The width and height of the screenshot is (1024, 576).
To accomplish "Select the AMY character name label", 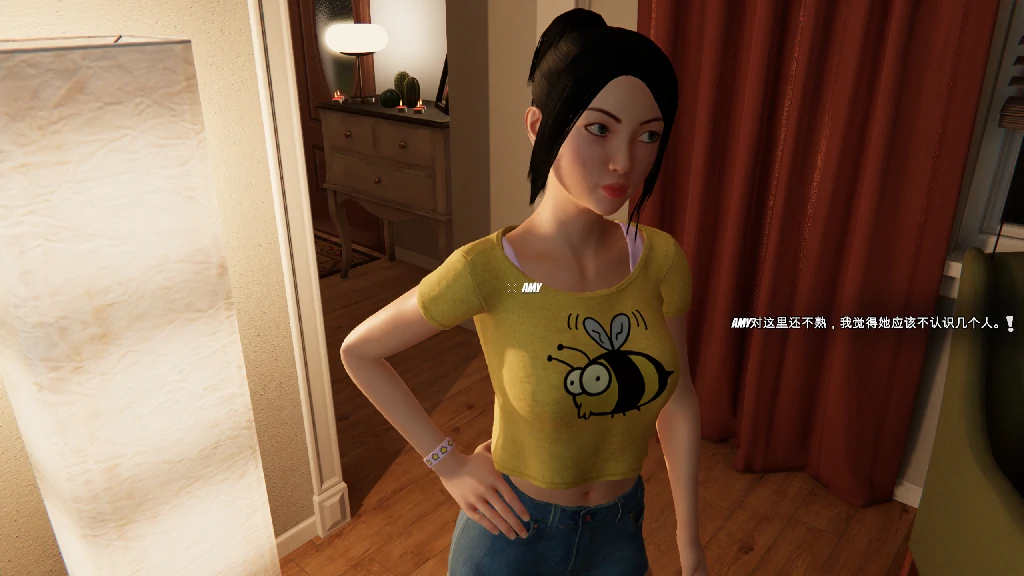I will click(x=531, y=288).
